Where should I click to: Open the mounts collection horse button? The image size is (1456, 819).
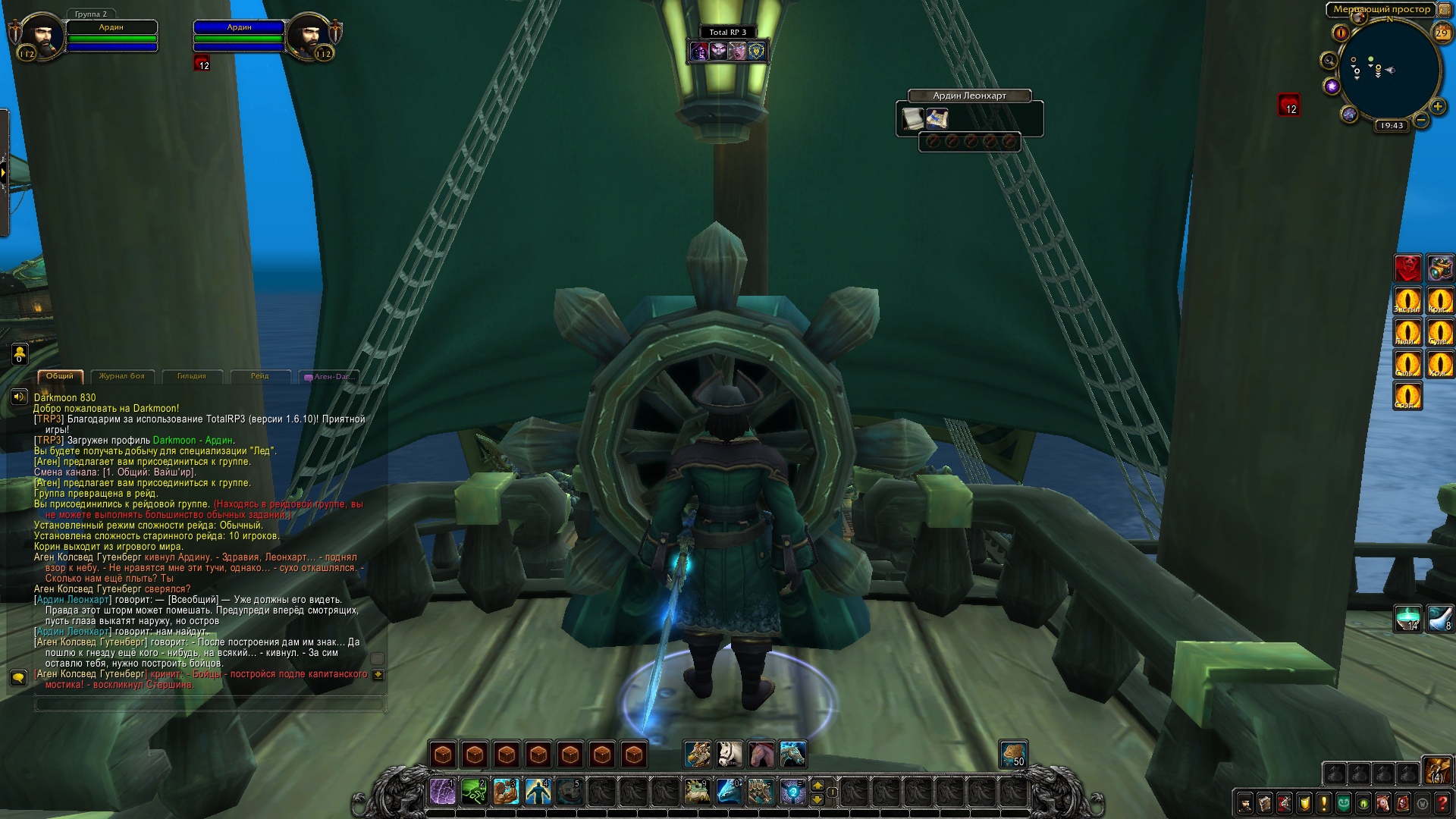point(1383,802)
